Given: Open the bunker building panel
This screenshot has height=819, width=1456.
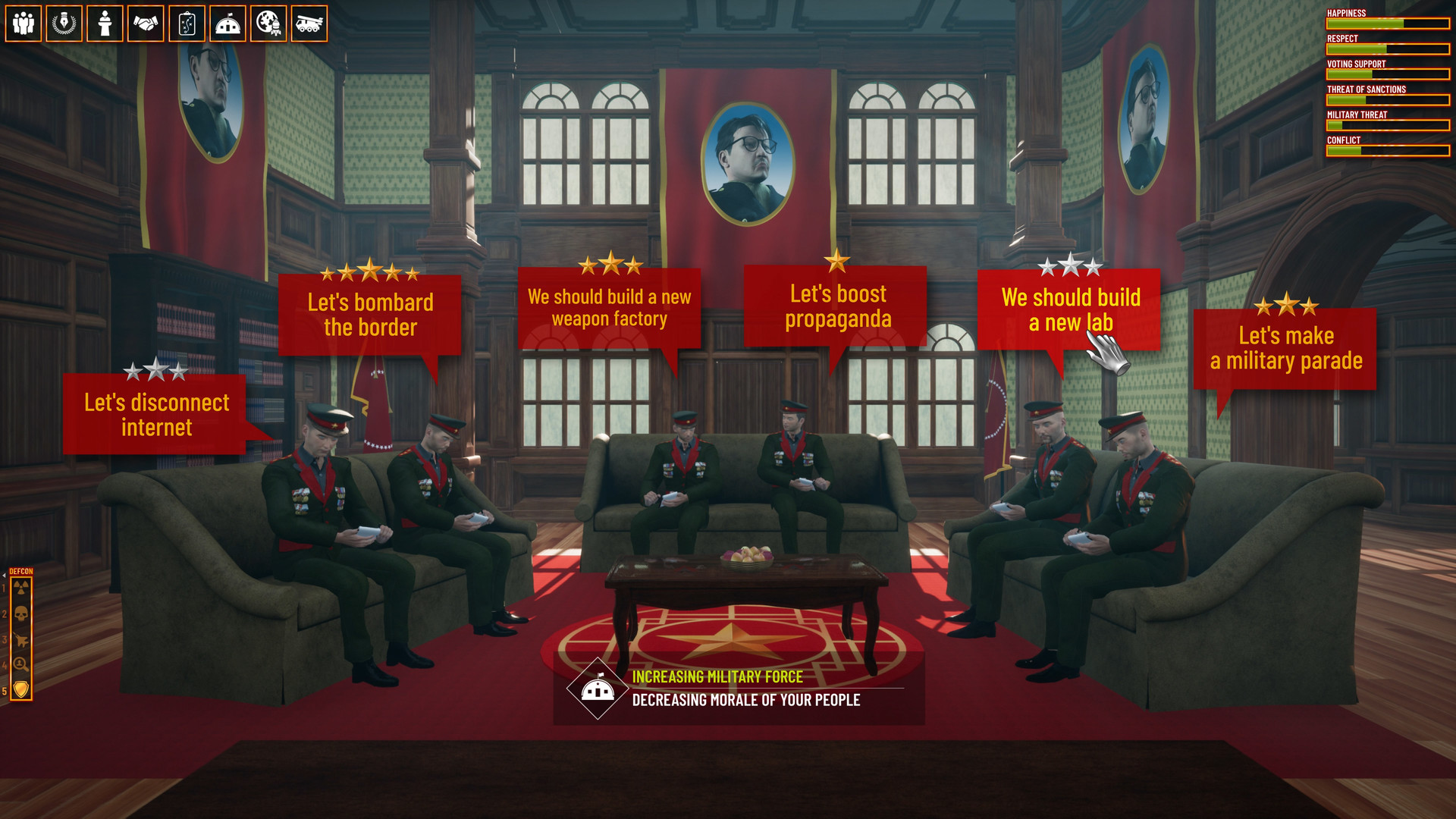Looking at the screenshot, I should pyautogui.click(x=228, y=24).
